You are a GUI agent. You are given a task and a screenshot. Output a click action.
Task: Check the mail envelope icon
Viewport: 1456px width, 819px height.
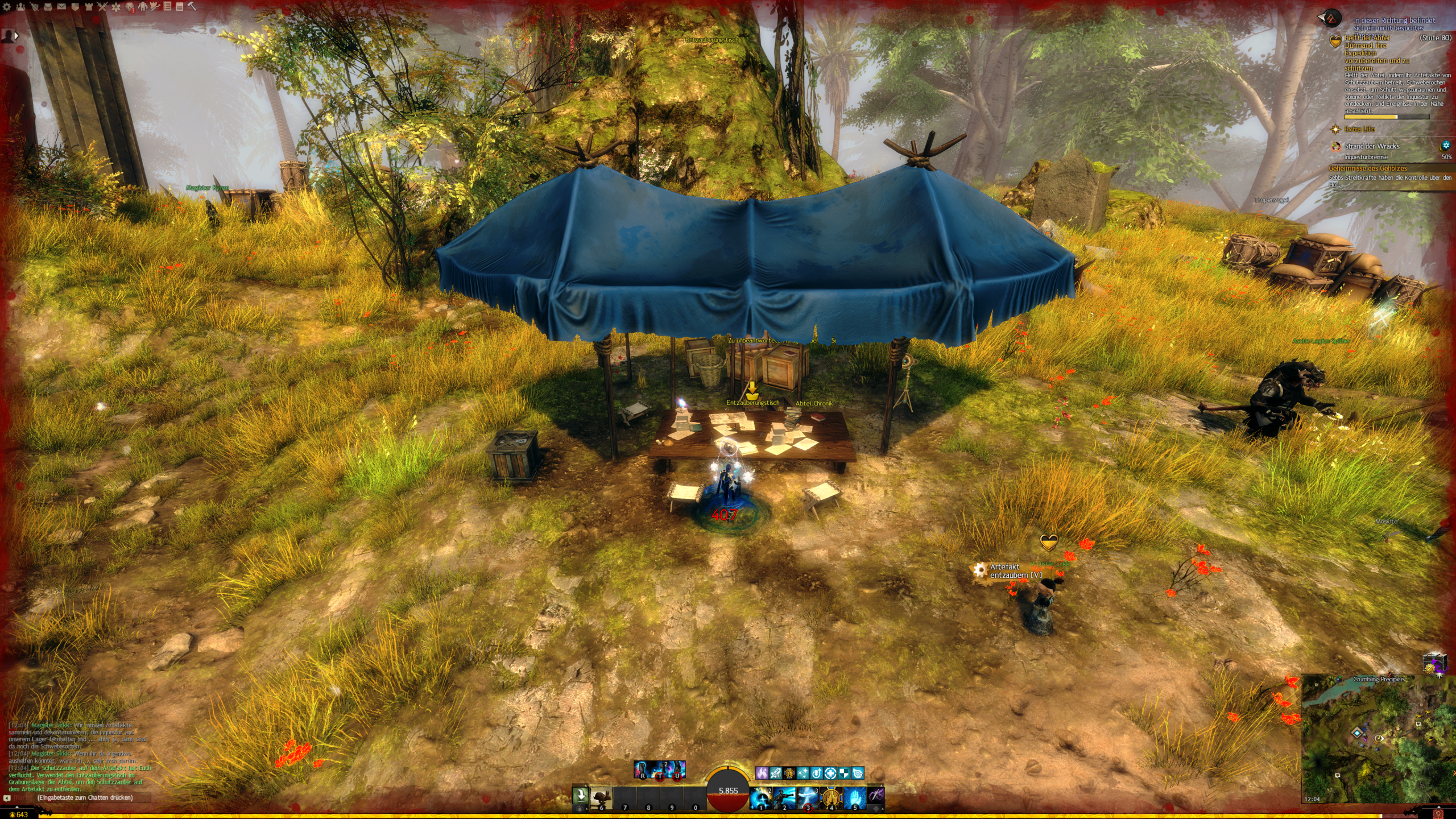[61, 7]
